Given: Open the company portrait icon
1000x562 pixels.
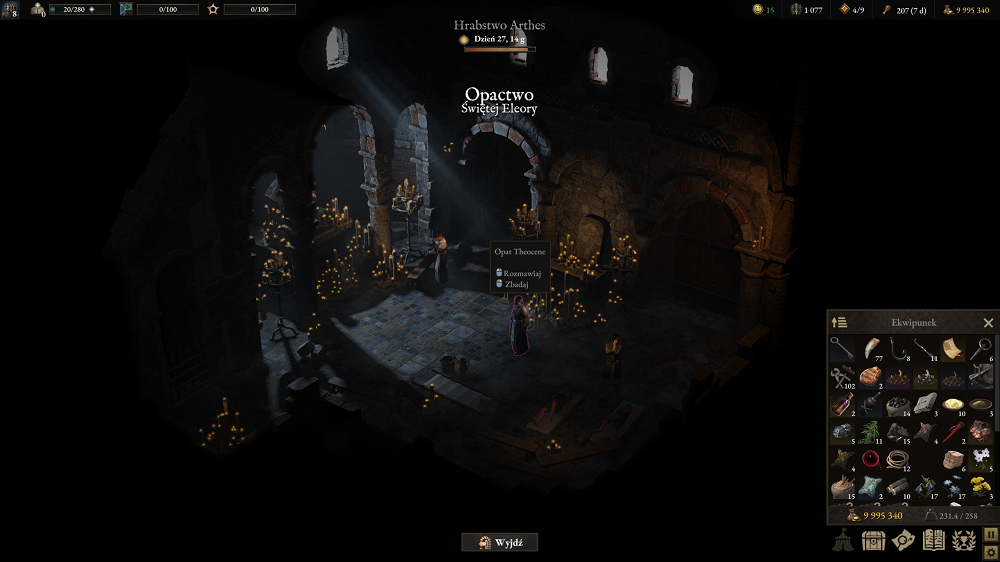Looking at the screenshot, I should pos(10,10).
